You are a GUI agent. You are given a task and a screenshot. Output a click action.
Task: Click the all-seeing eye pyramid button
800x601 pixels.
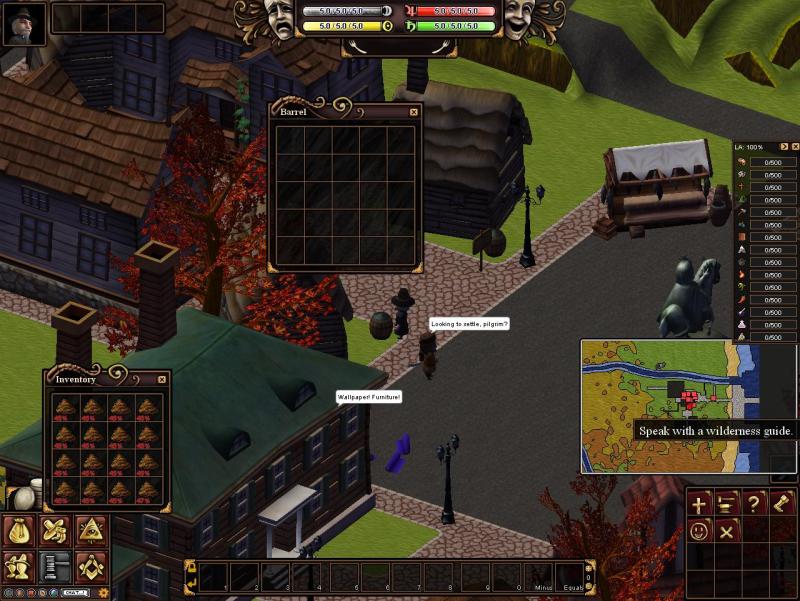click(91, 530)
